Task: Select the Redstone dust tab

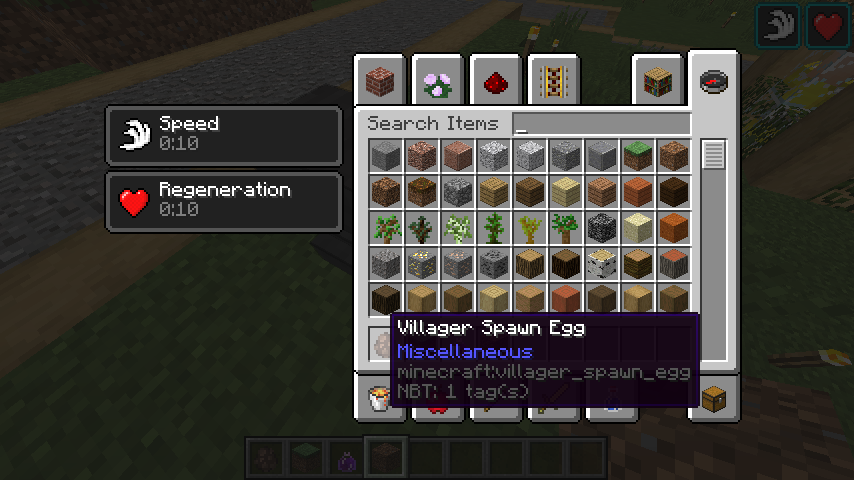Action: [x=494, y=82]
